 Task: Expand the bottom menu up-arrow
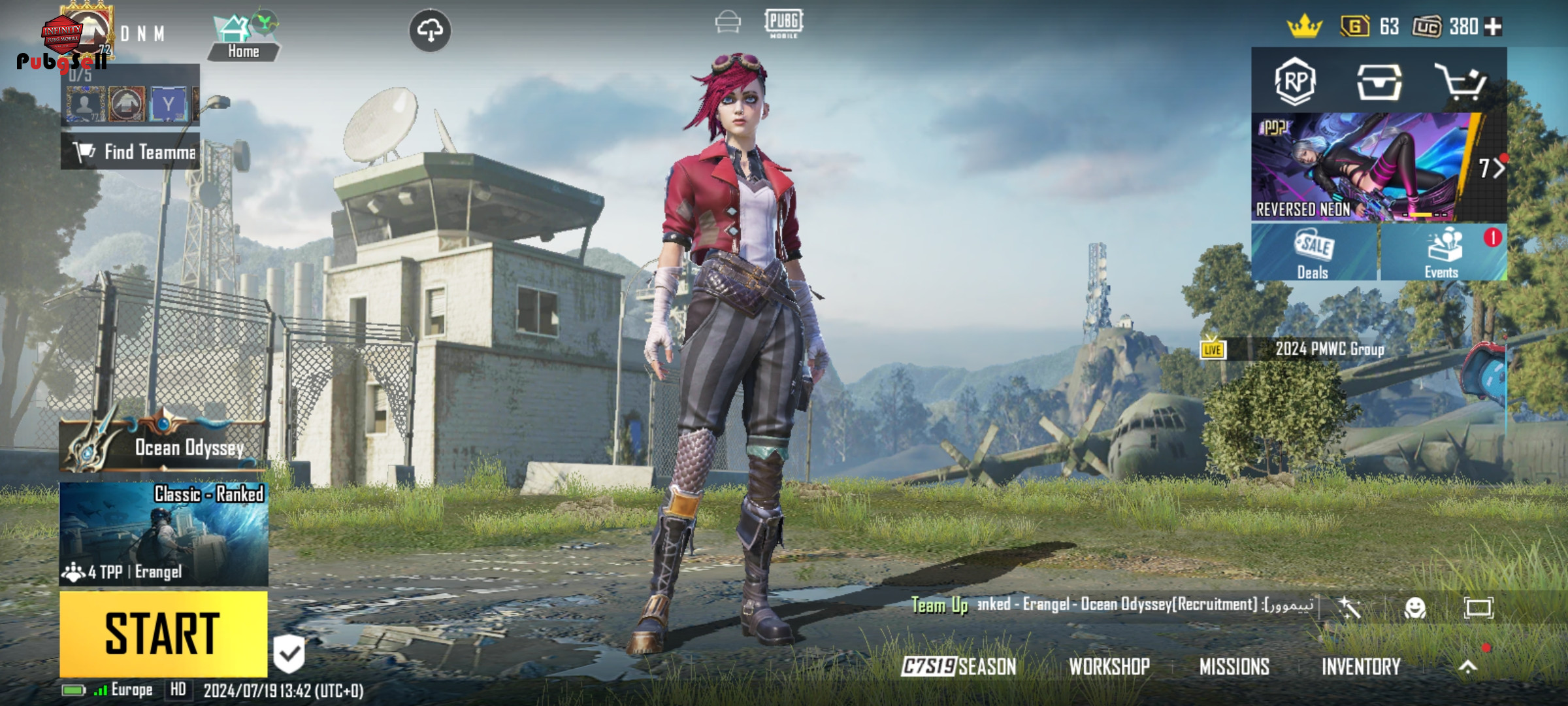(1467, 667)
